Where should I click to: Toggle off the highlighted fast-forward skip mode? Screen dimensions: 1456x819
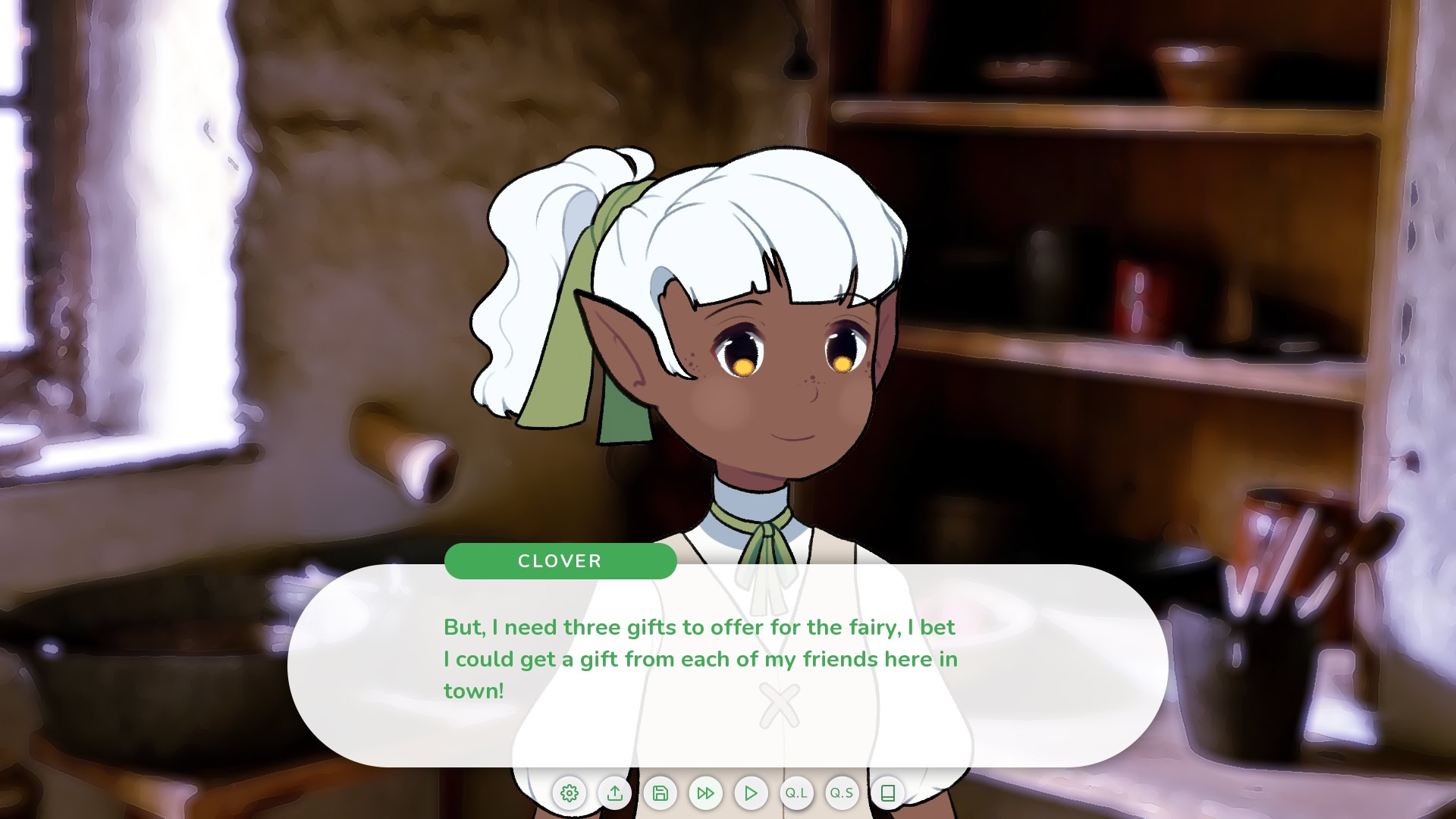[x=706, y=793]
